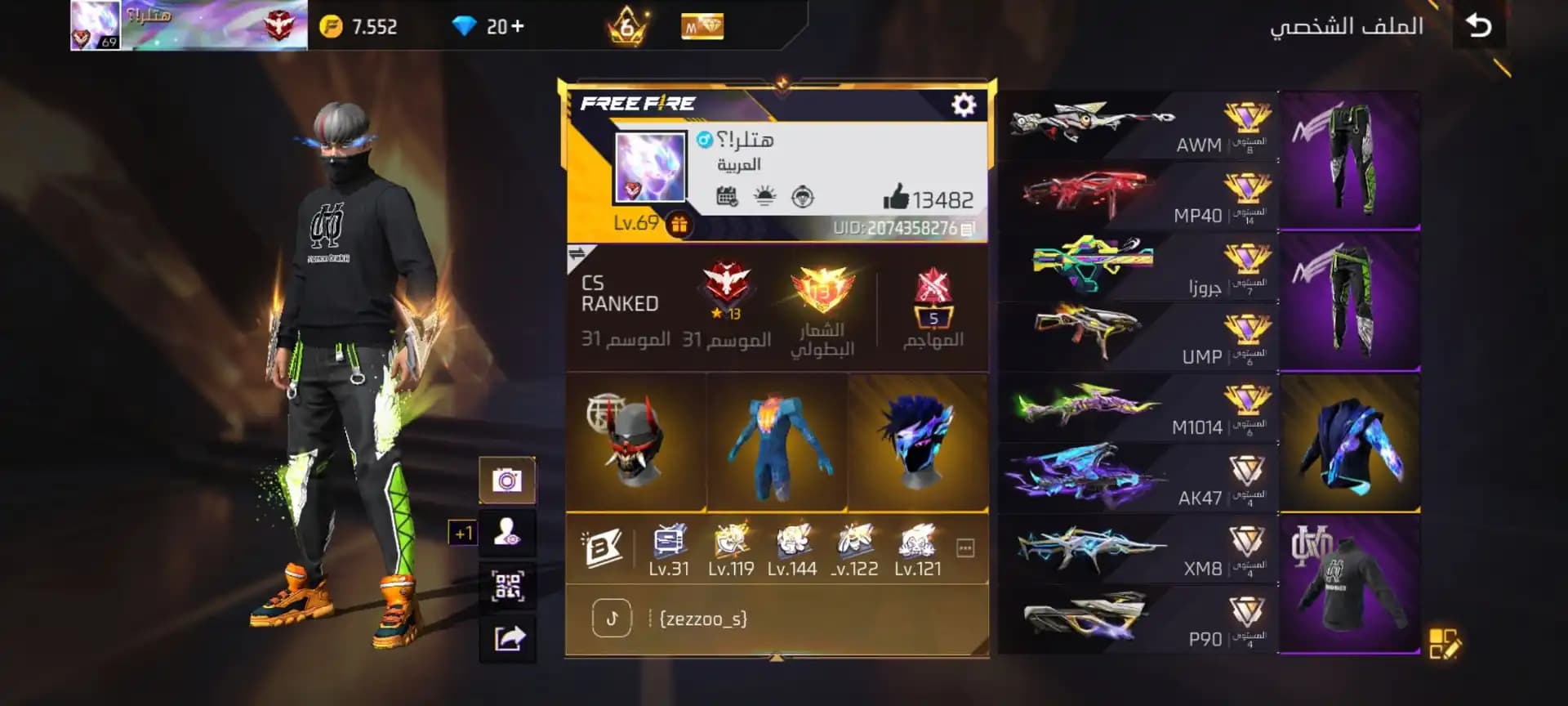The image size is (1568, 706).
Task: Open الملف الشخصي back arrow button
Action: point(1480,25)
